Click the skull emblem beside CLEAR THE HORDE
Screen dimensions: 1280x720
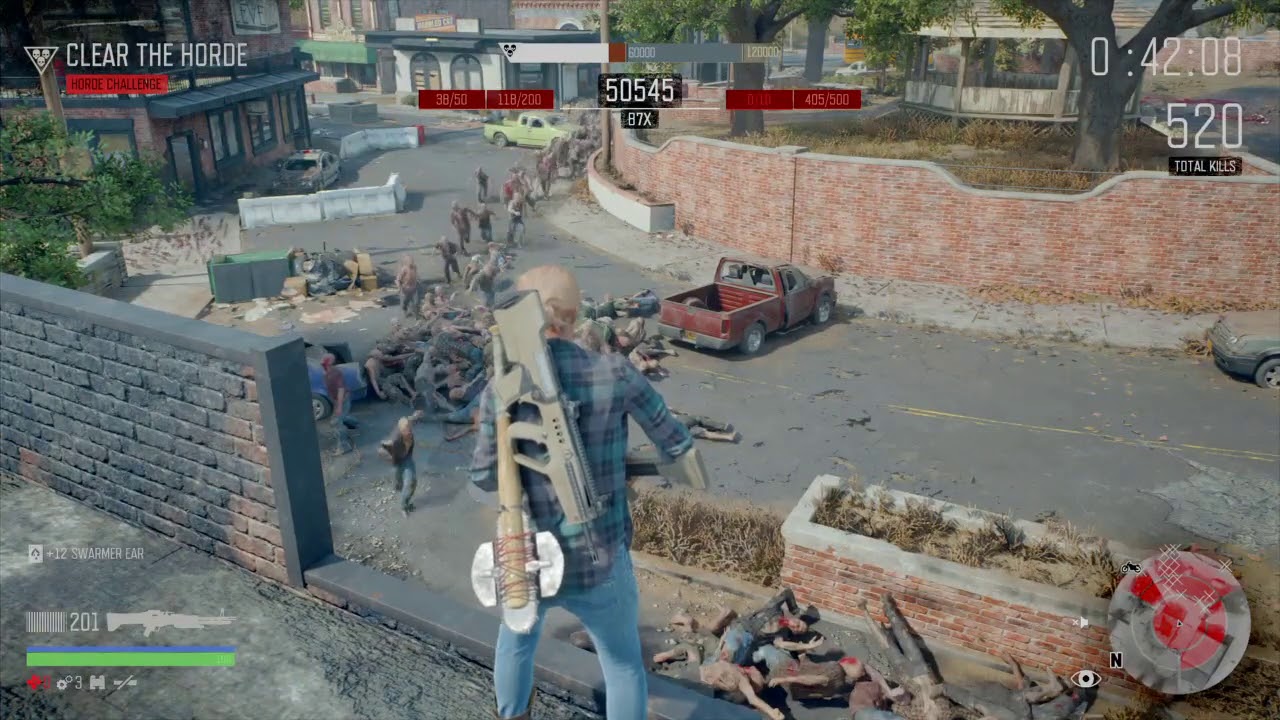pos(42,55)
